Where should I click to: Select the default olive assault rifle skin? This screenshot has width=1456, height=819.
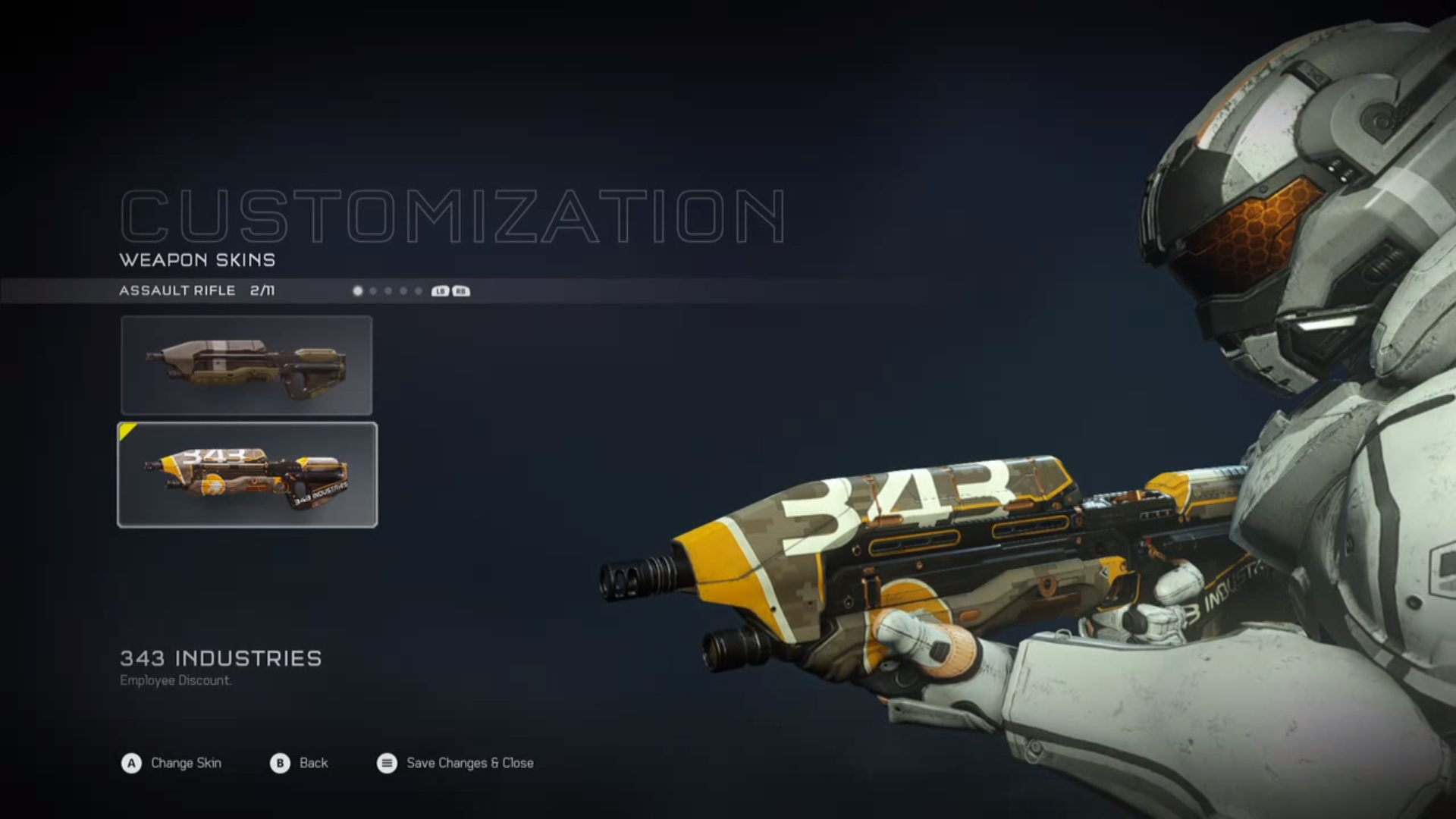coord(246,366)
